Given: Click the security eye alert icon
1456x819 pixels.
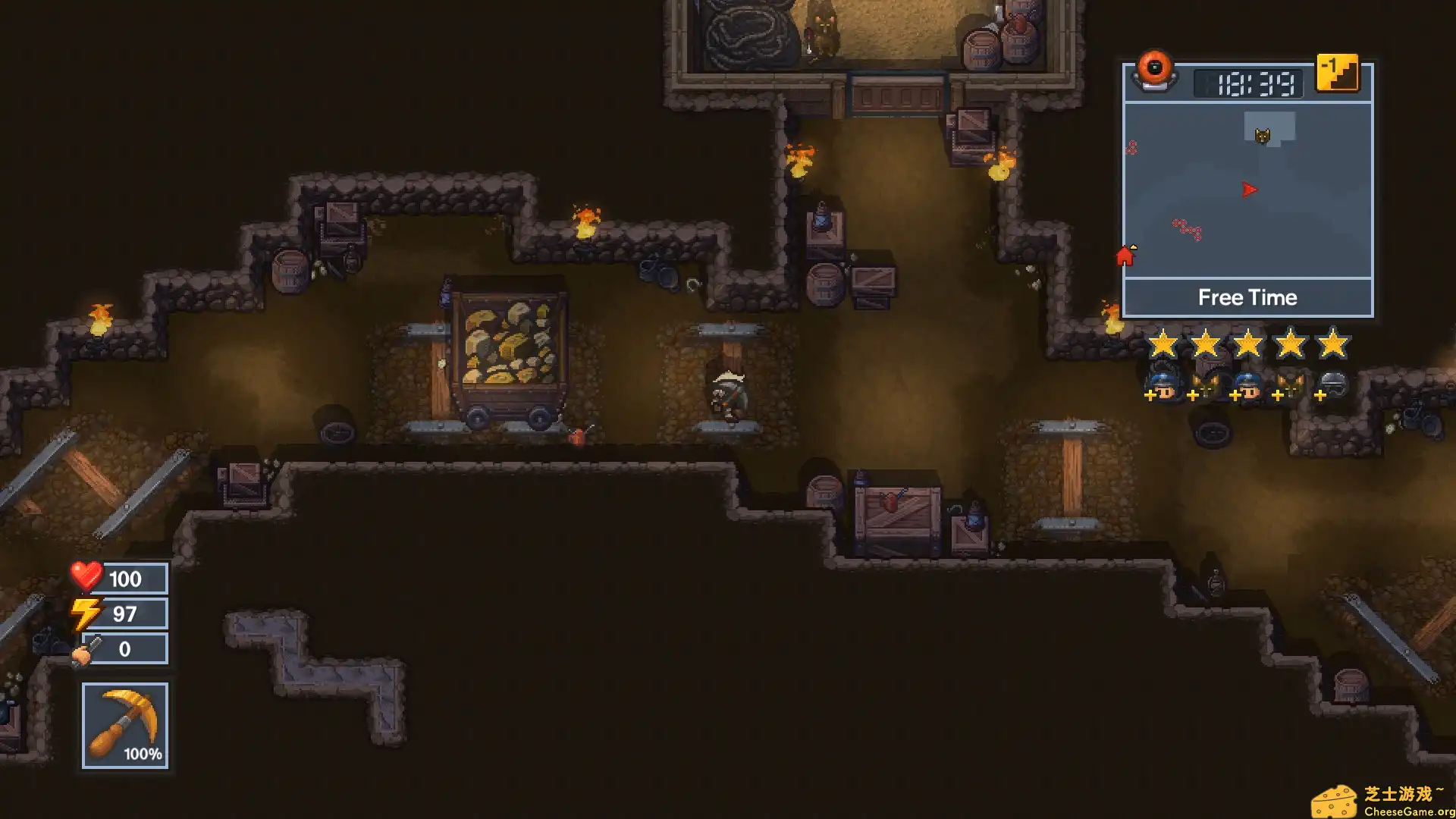Looking at the screenshot, I should tap(1156, 73).
